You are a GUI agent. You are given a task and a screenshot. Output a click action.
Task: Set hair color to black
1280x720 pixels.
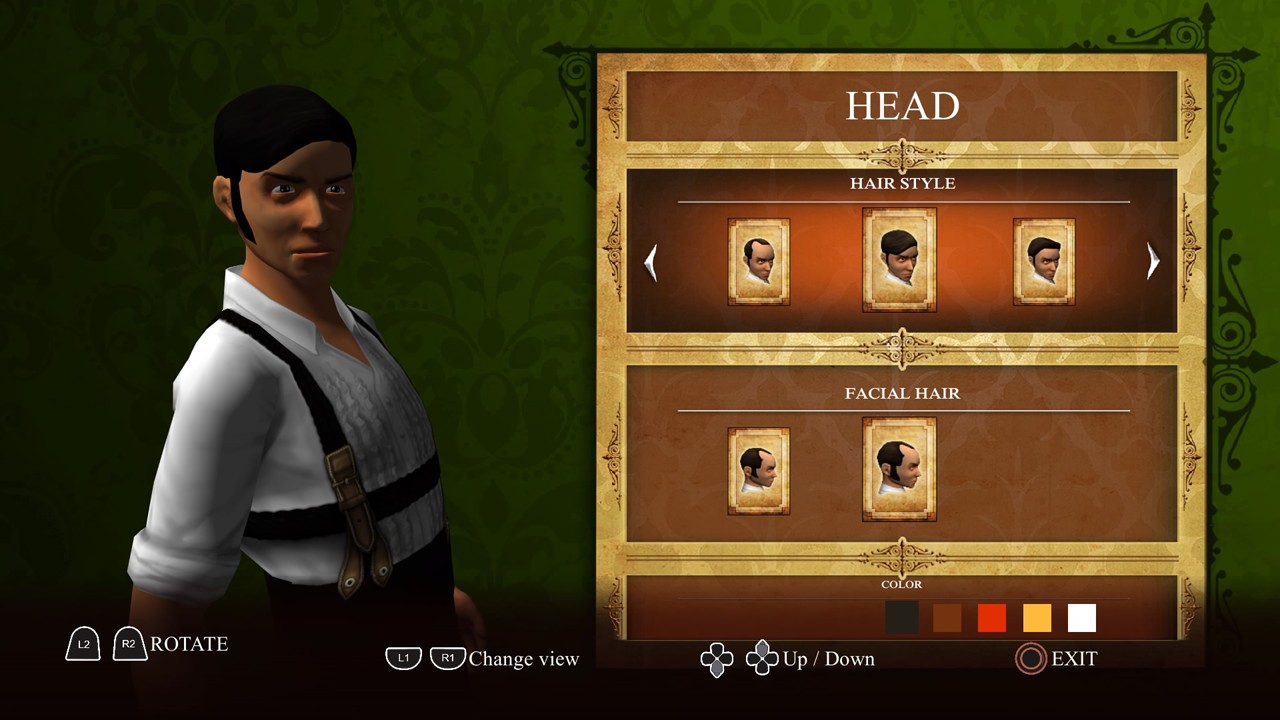[901, 618]
